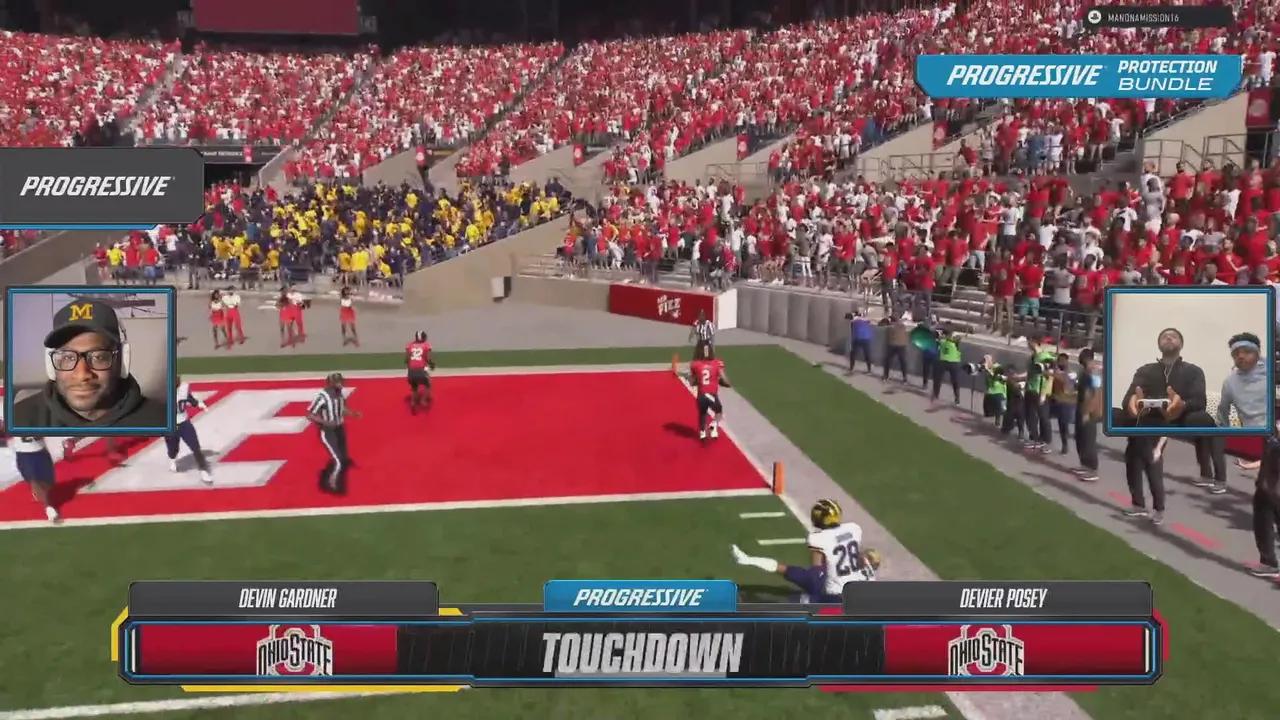Viewport: 1280px width, 720px height.
Task: Select the Devier Posey webcam feed
Action: (1188, 361)
